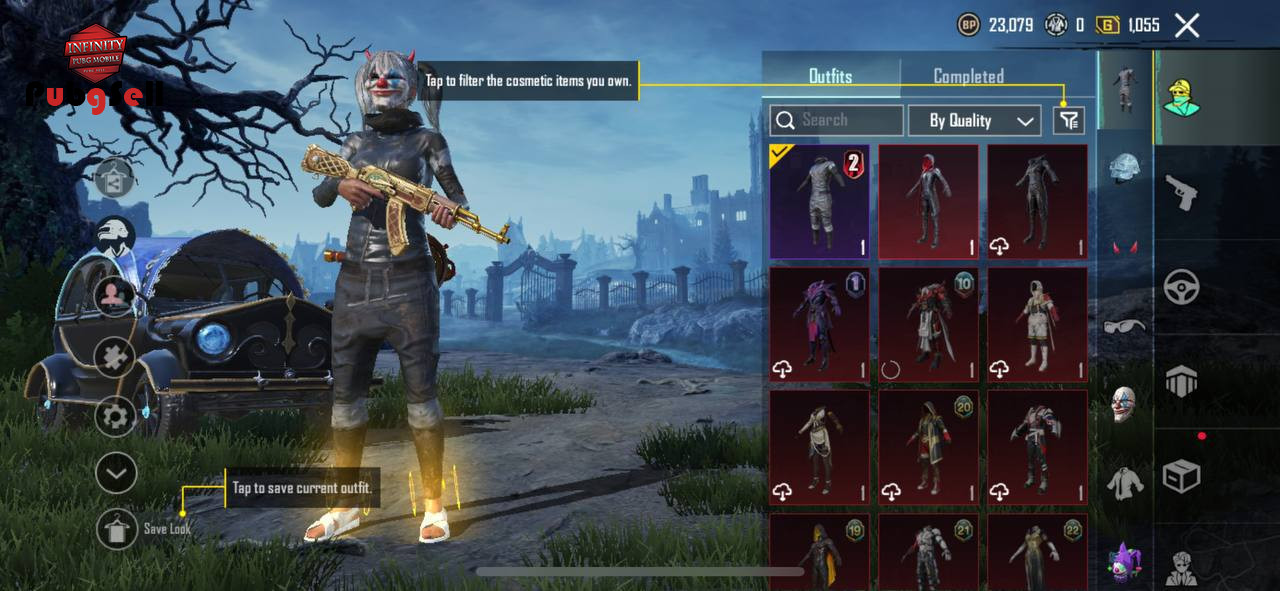Close the inventory with the X button
This screenshot has height=591, width=1280.
[x=1187, y=26]
